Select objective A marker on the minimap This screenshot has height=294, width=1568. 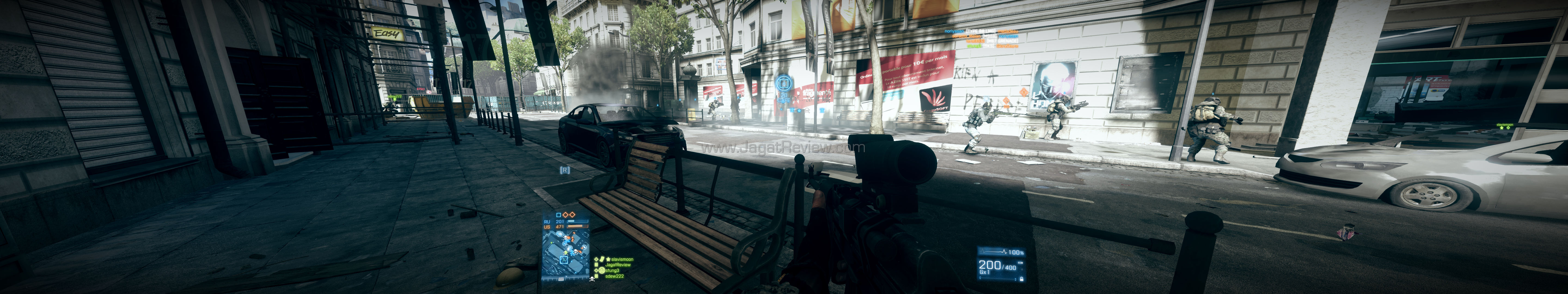coord(564,260)
